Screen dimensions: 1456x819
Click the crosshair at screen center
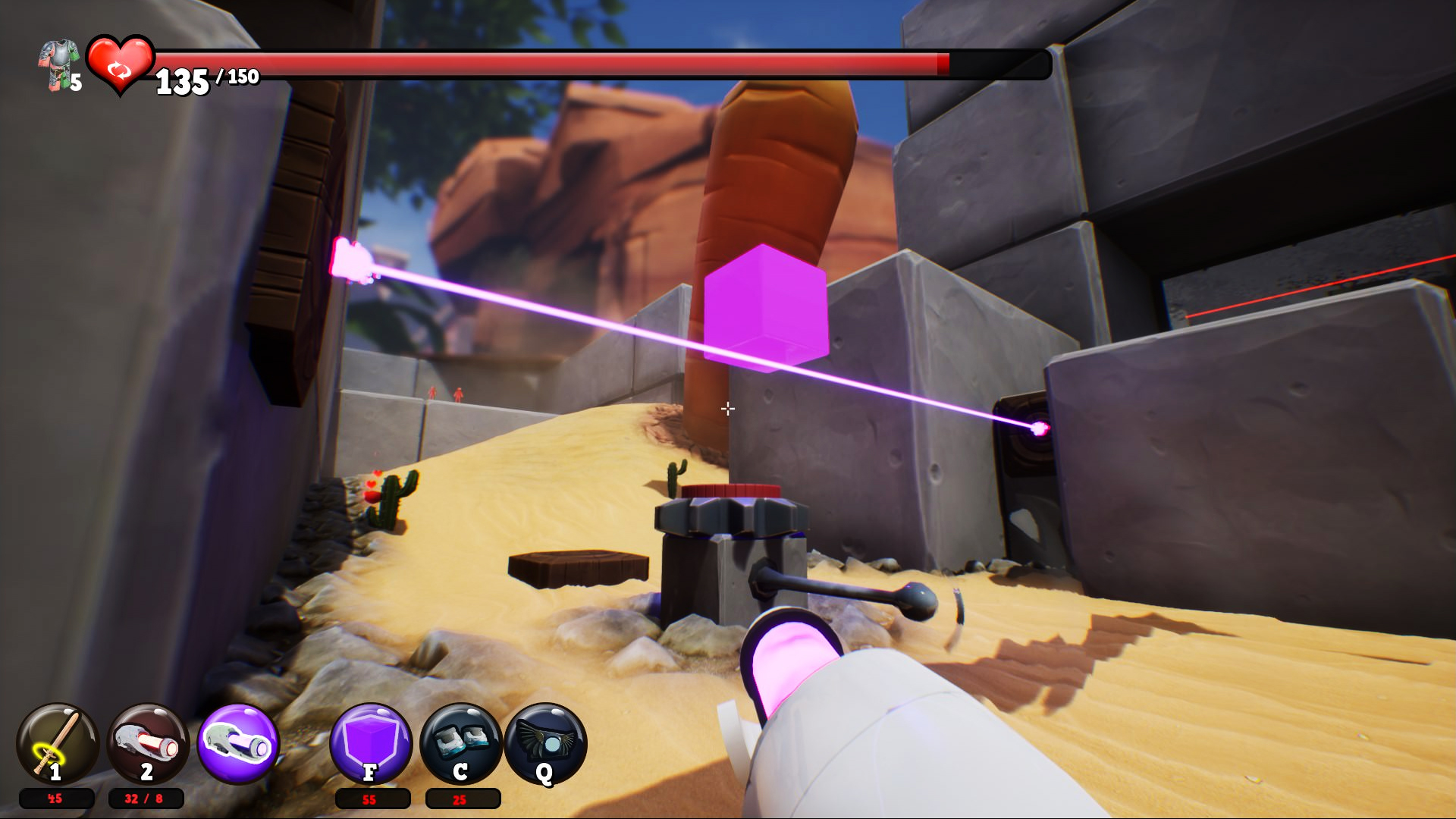pos(727,409)
